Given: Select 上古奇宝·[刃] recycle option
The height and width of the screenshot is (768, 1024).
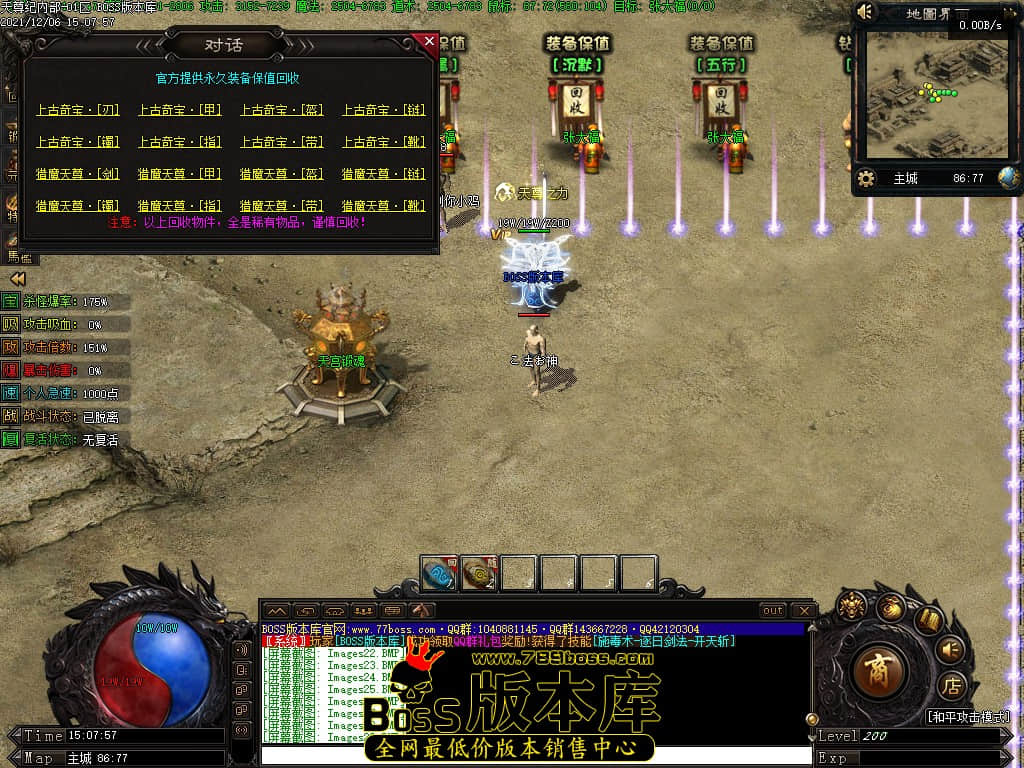Looking at the screenshot, I should [x=77, y=110].
